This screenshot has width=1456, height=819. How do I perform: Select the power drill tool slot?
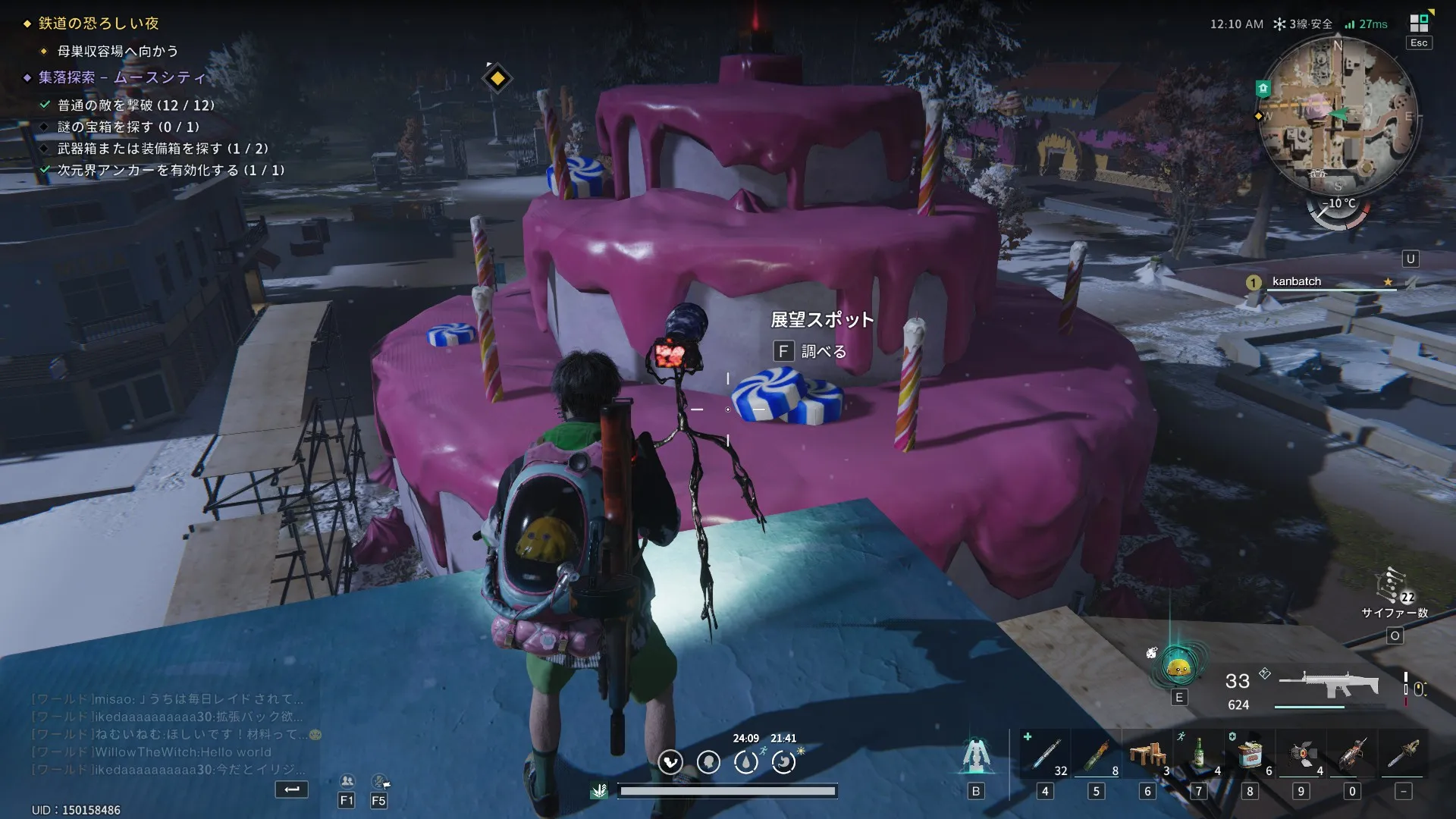(1352, 756)
